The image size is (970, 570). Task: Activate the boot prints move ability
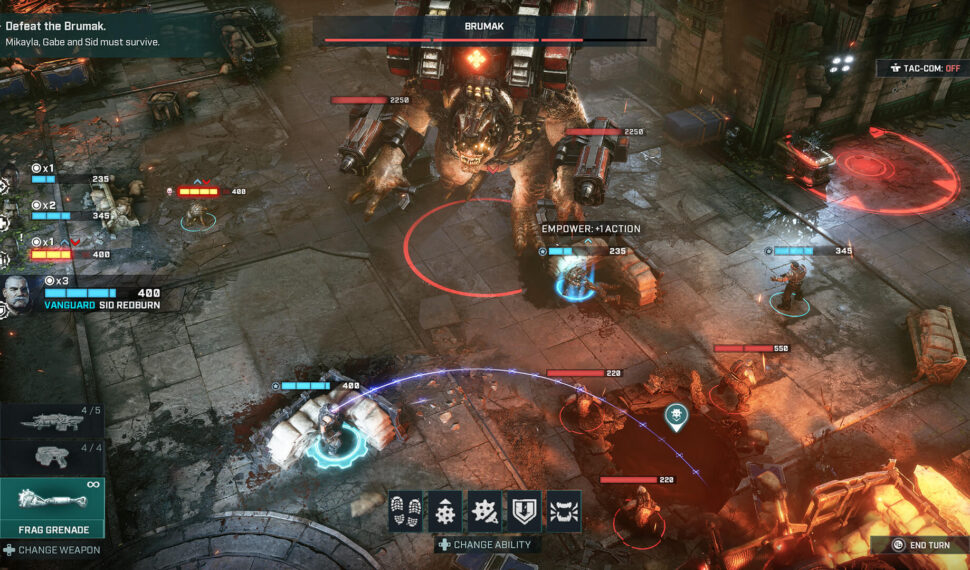point(405,510)
